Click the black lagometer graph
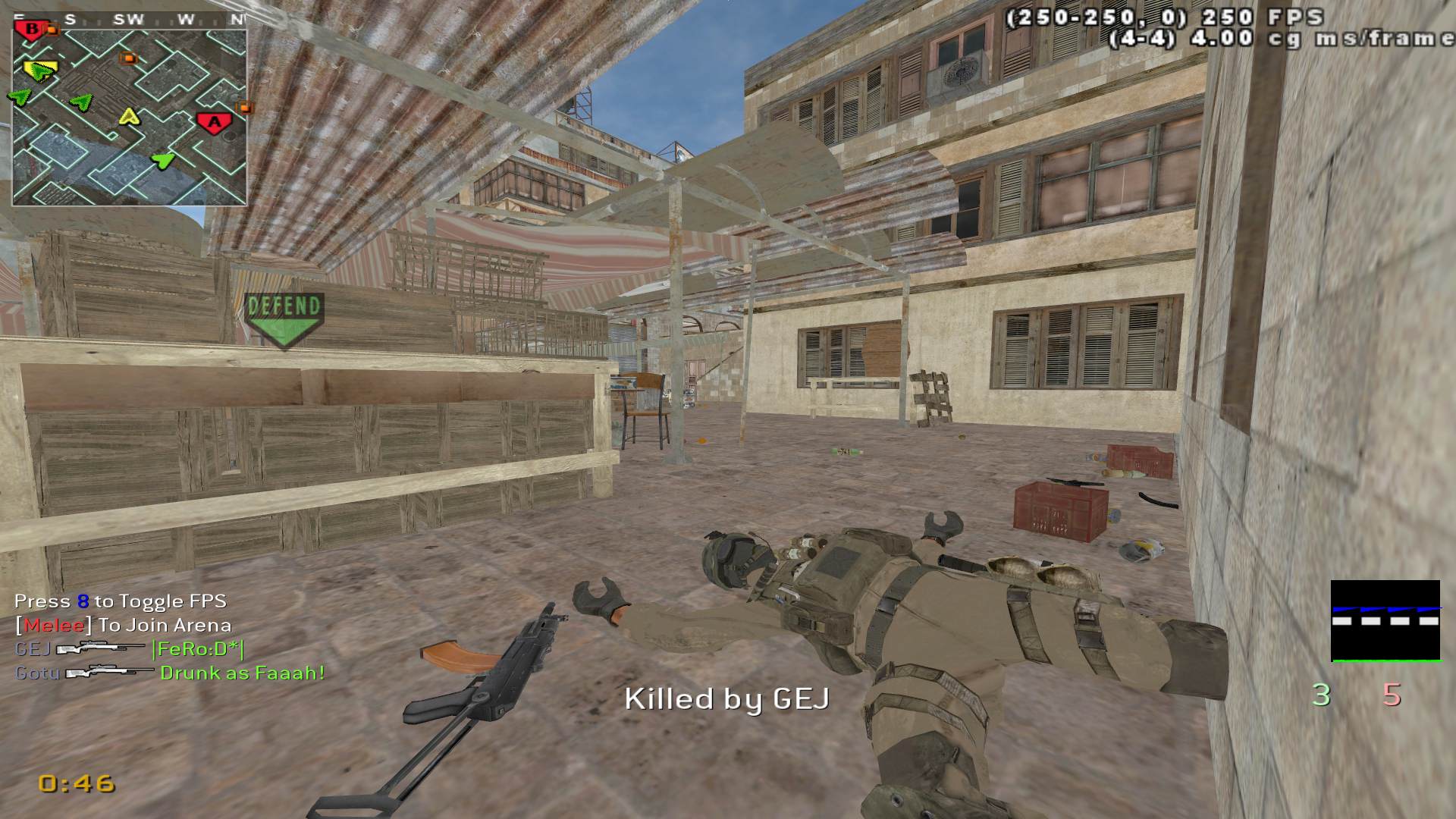Screen dimensions: 1456x819 (1385, 621)
